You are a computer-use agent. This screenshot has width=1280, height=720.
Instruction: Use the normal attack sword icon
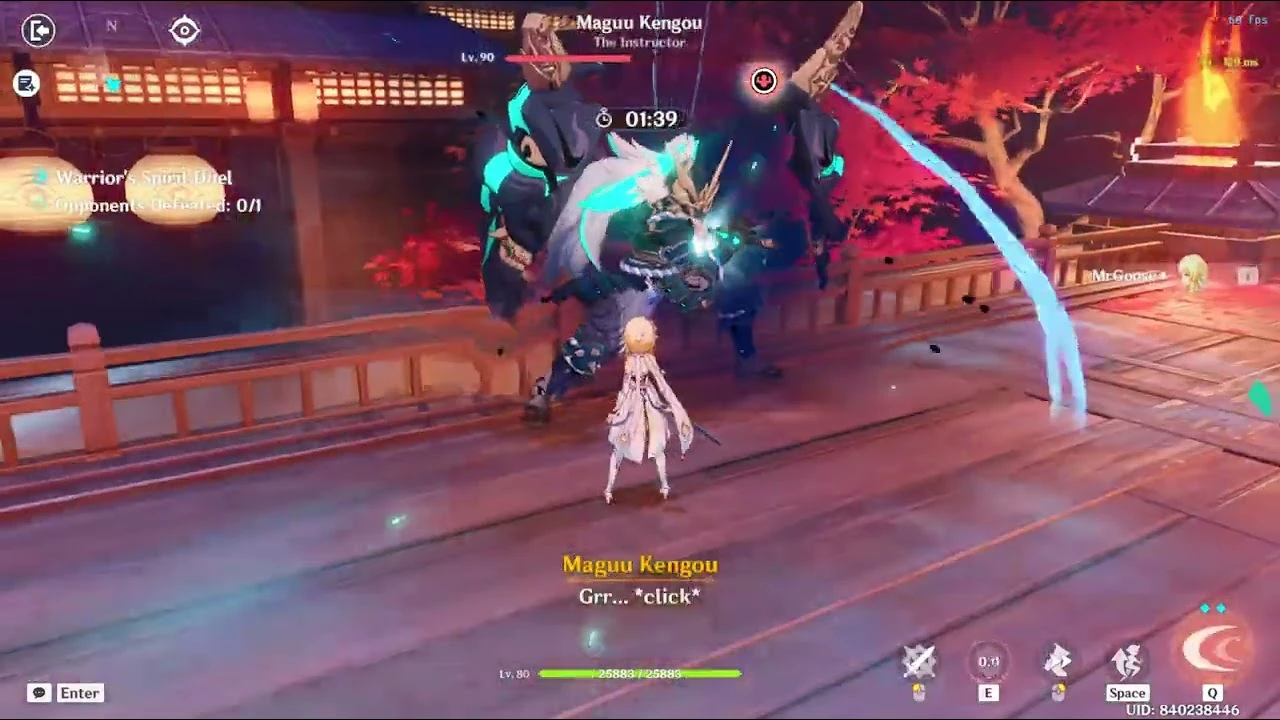pyautogui.click(x=919, y=660)
